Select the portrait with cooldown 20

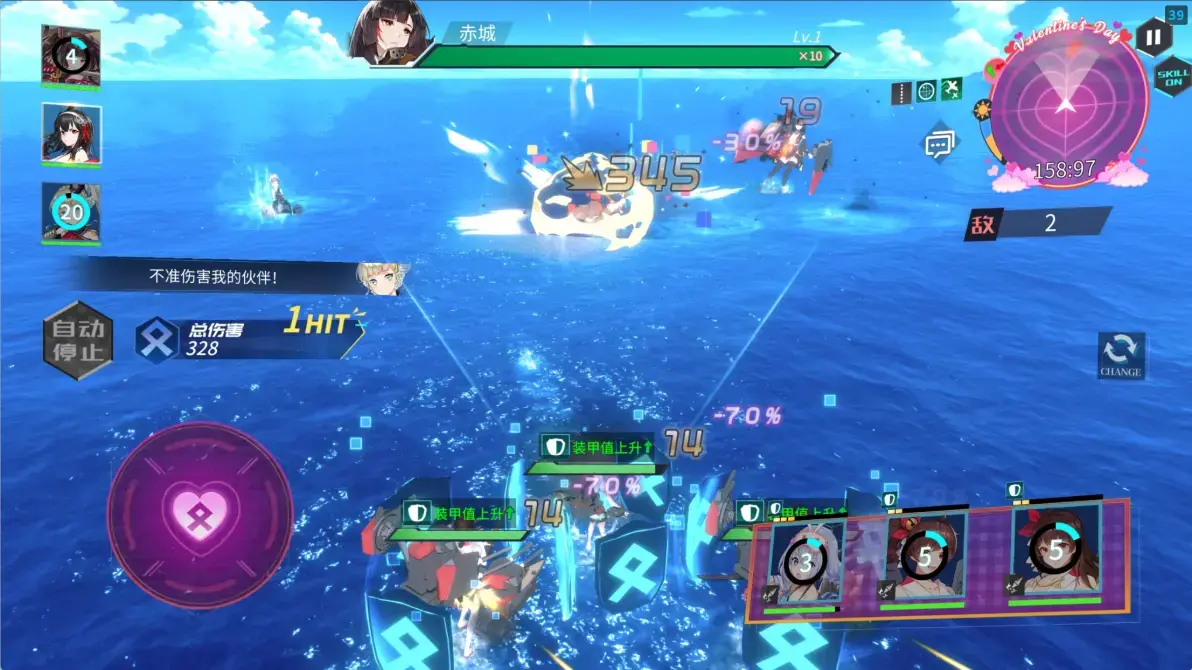click(x=71, y=212)
